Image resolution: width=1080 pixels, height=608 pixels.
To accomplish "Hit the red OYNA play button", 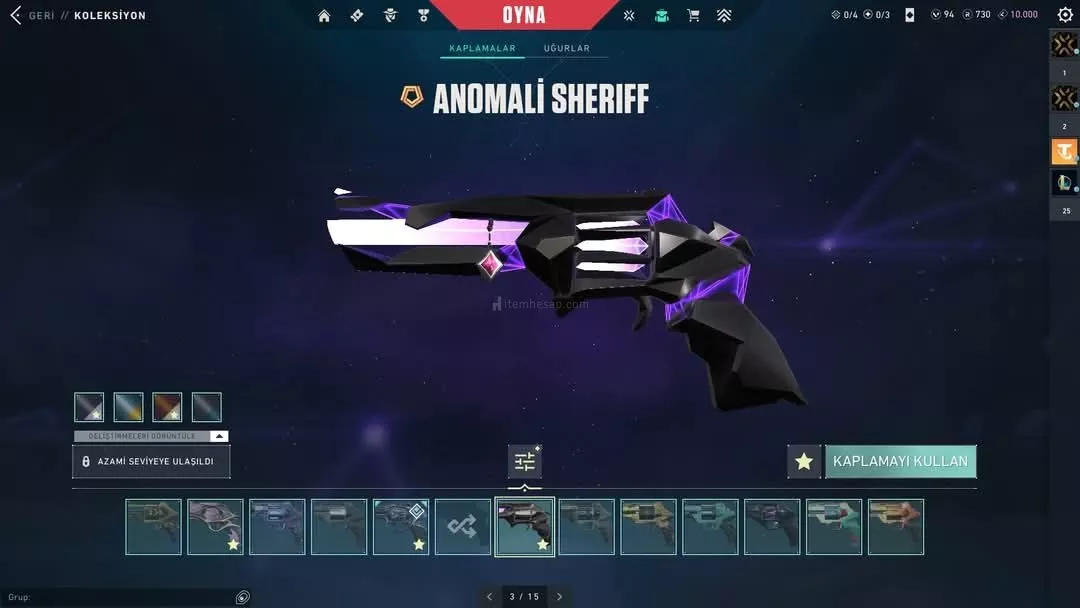I will coord(524,15).
